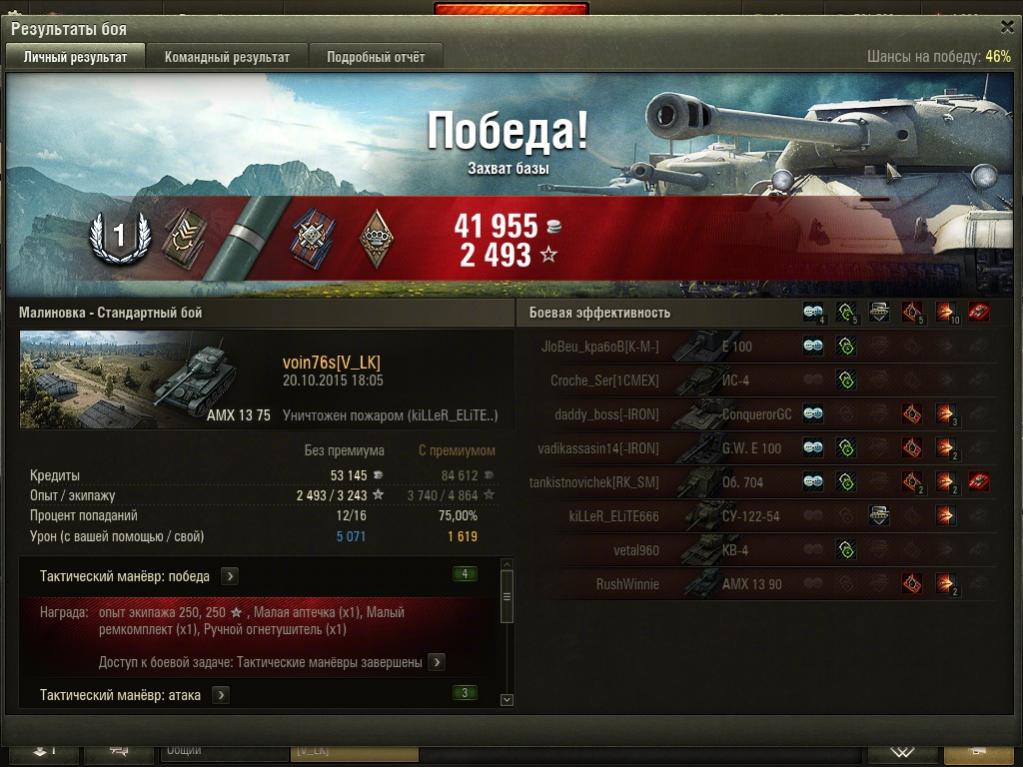Open Тактические манёвры завершены task arrow
Viewport: 1023px width, 767px height.
[x=437, y=662]
